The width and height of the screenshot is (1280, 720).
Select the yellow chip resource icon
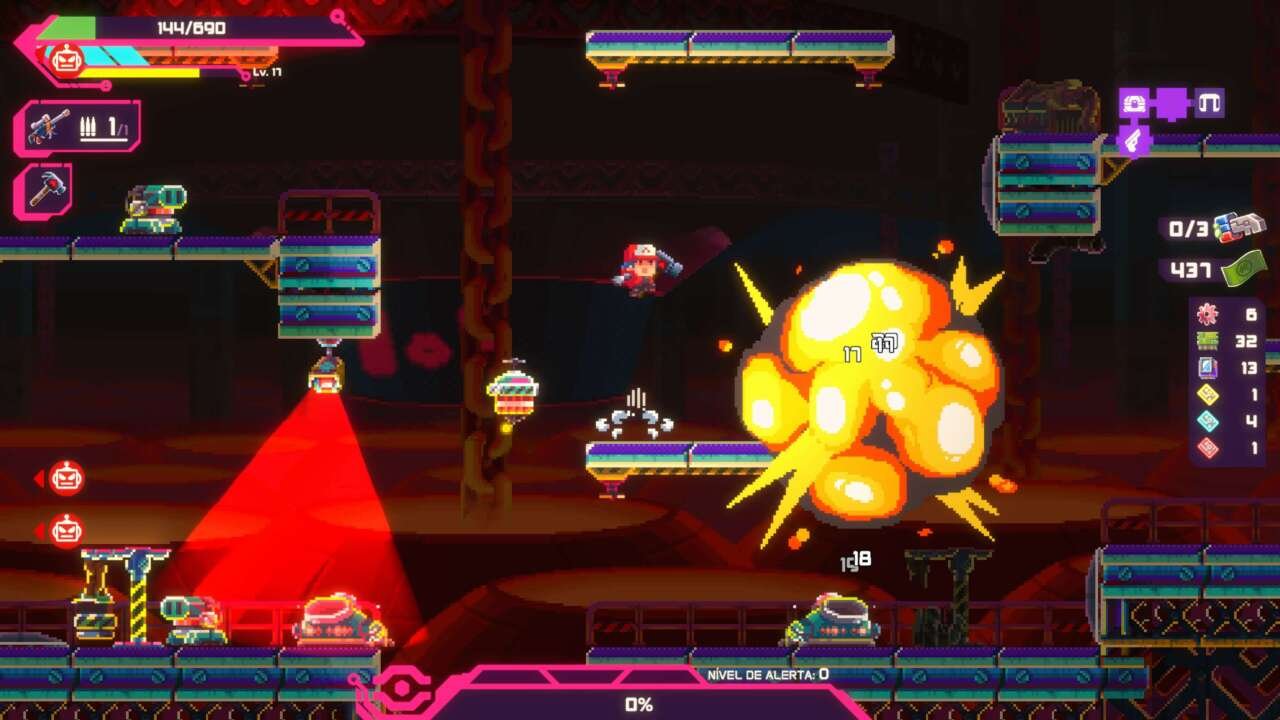click(1208, 395)
